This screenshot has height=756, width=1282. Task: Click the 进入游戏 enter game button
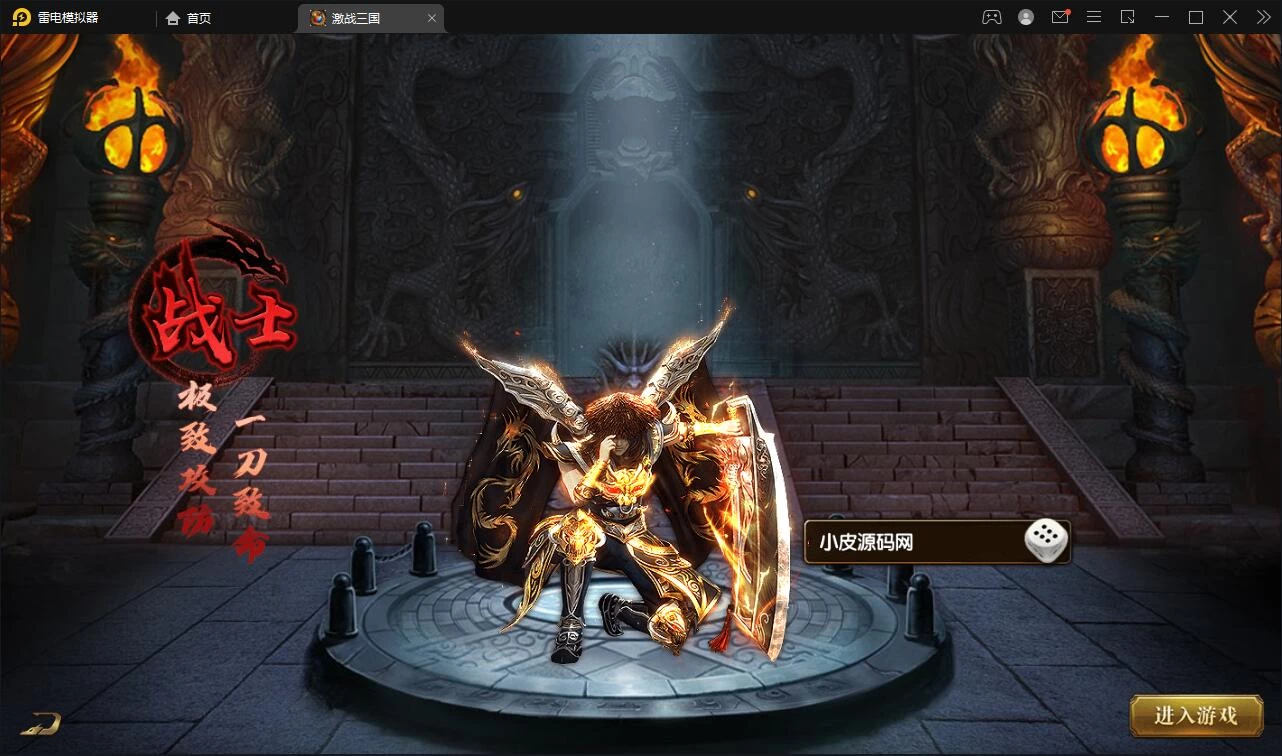click(1195, 715)
